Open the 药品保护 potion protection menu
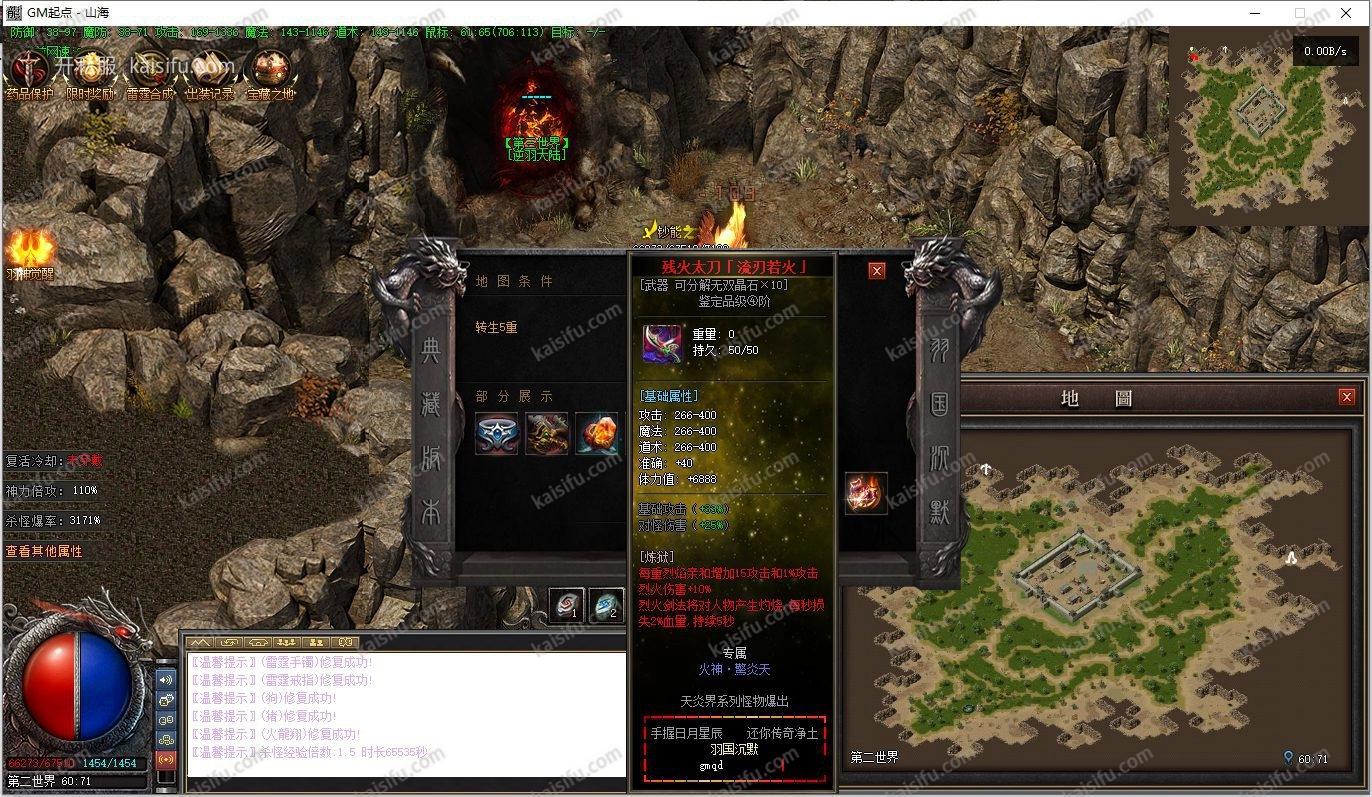This screenshot has height=797, width=1372. coord(30,70)
